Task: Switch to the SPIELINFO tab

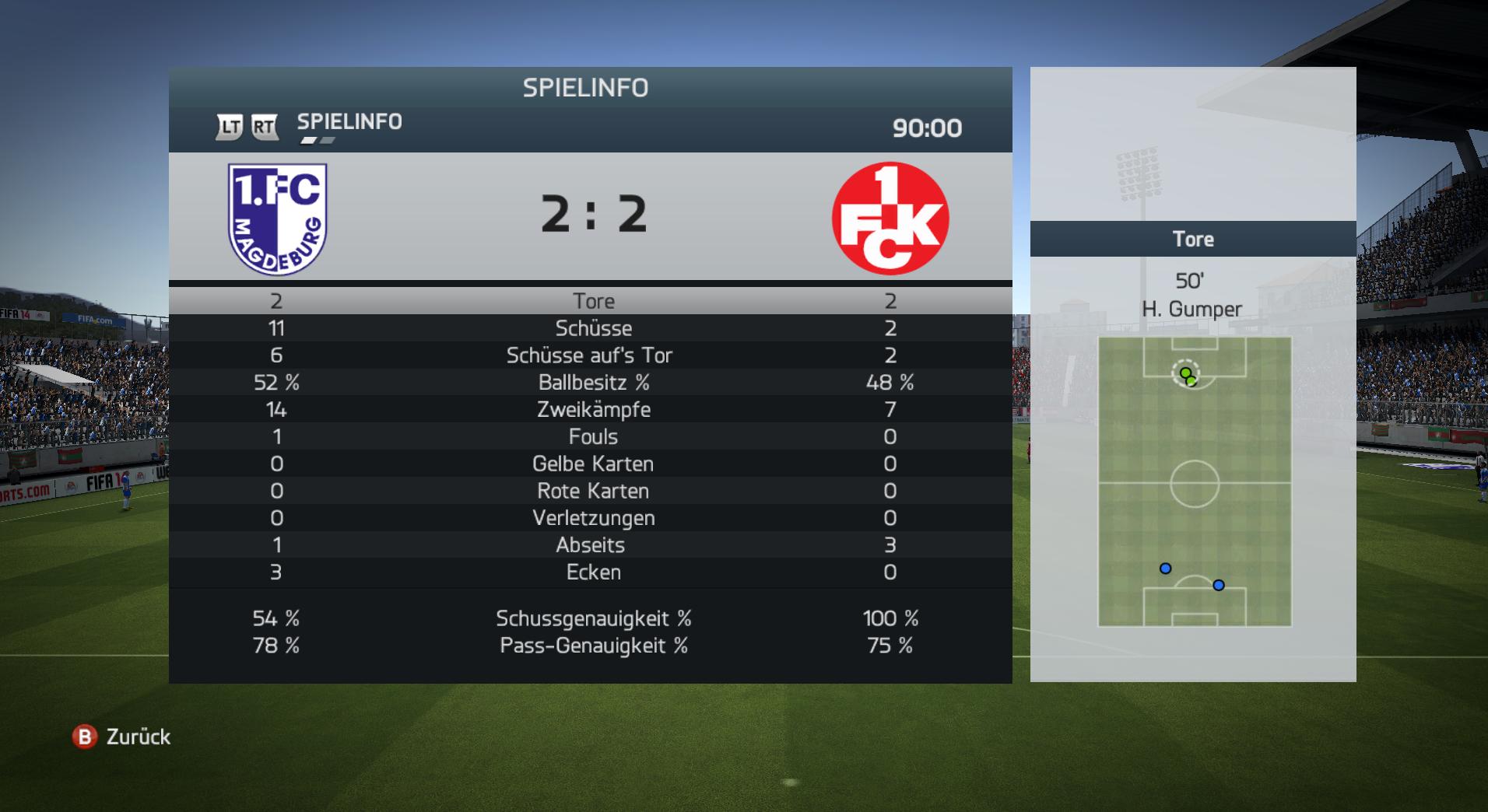Action: (x=349, y=122)
